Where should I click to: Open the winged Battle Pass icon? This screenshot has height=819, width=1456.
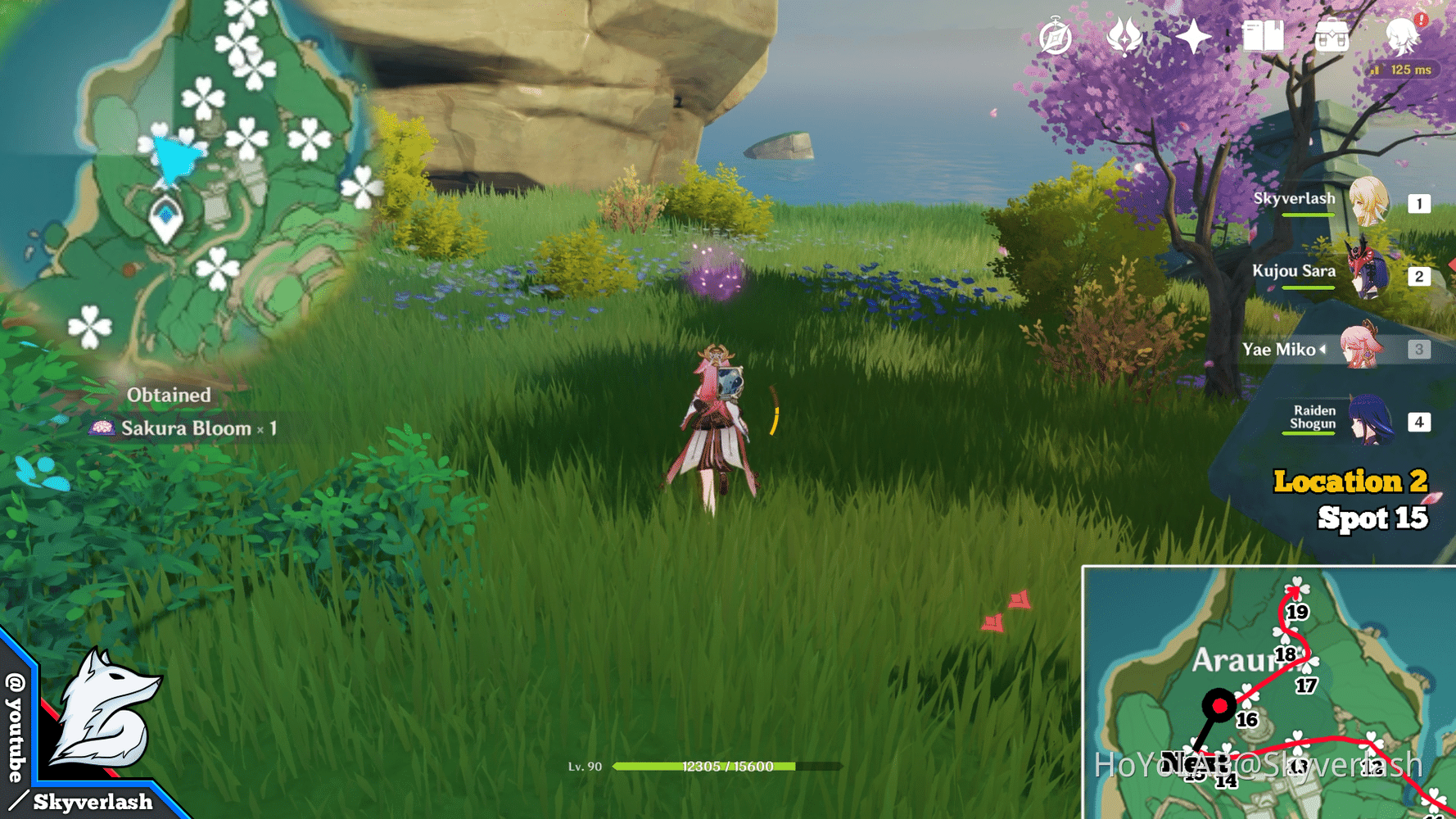click(x=1128, y=36)
